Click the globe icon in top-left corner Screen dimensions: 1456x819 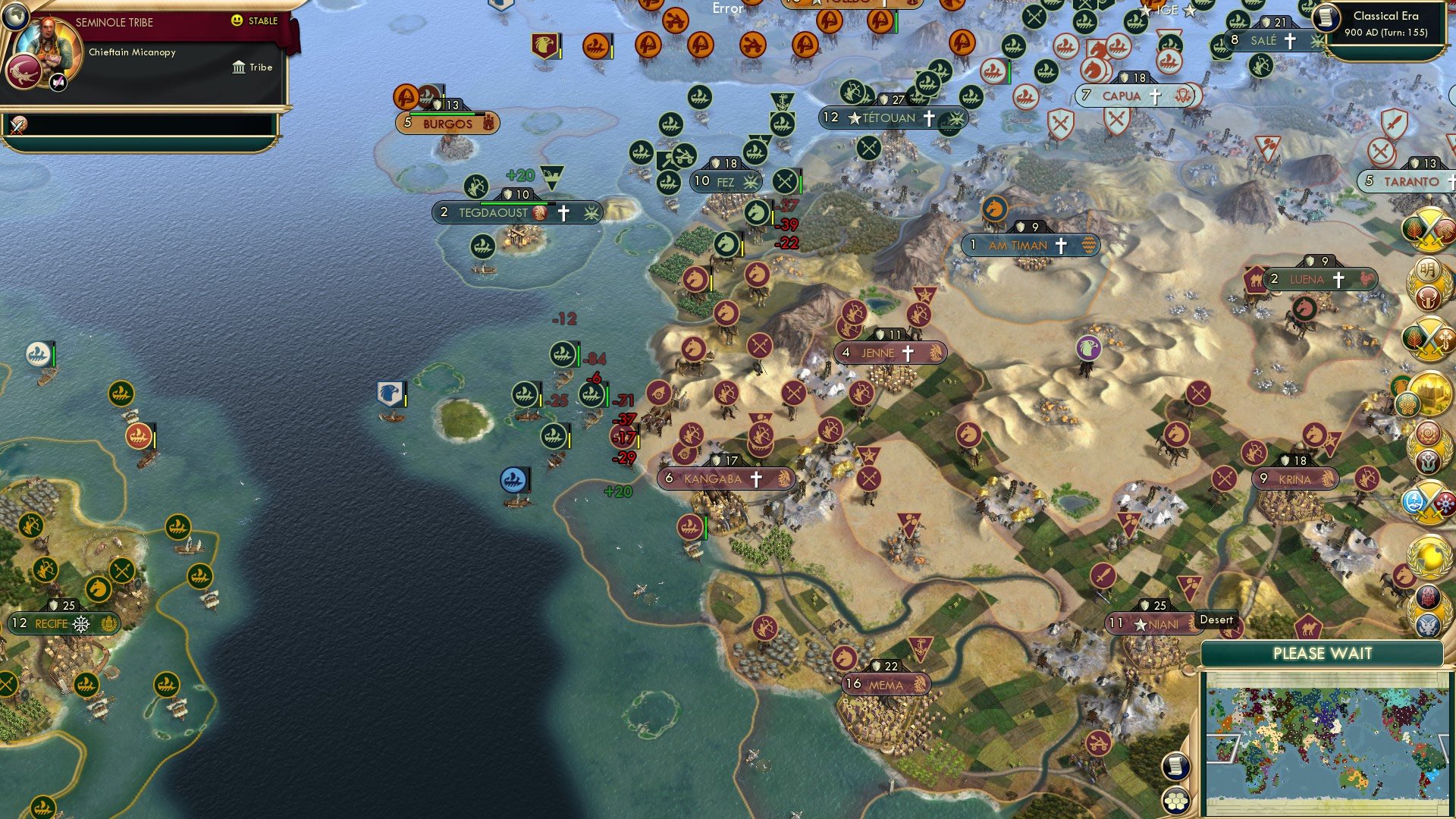(16, 16)
